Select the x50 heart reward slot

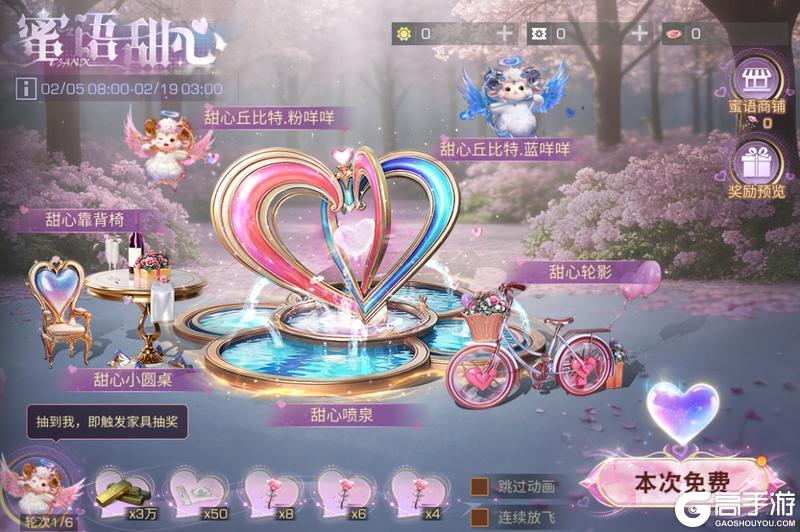(193, 489)
